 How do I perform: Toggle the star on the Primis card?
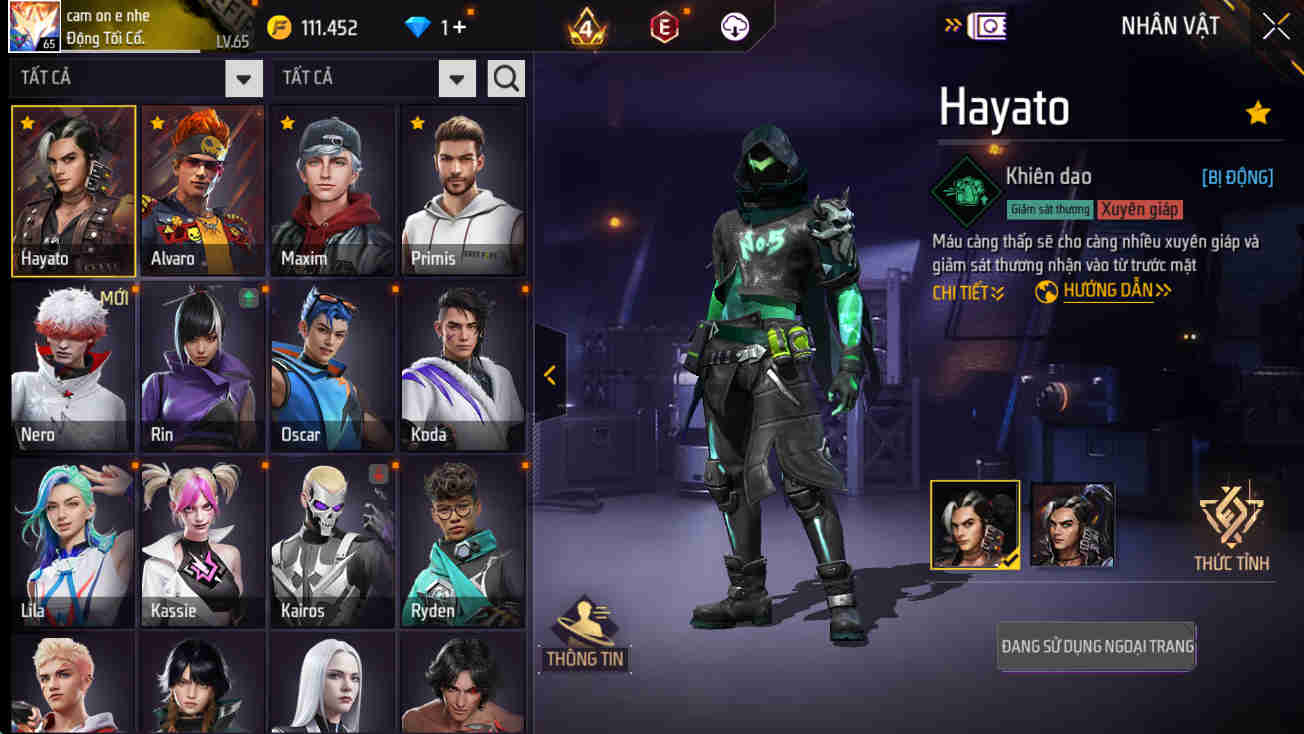417,125
